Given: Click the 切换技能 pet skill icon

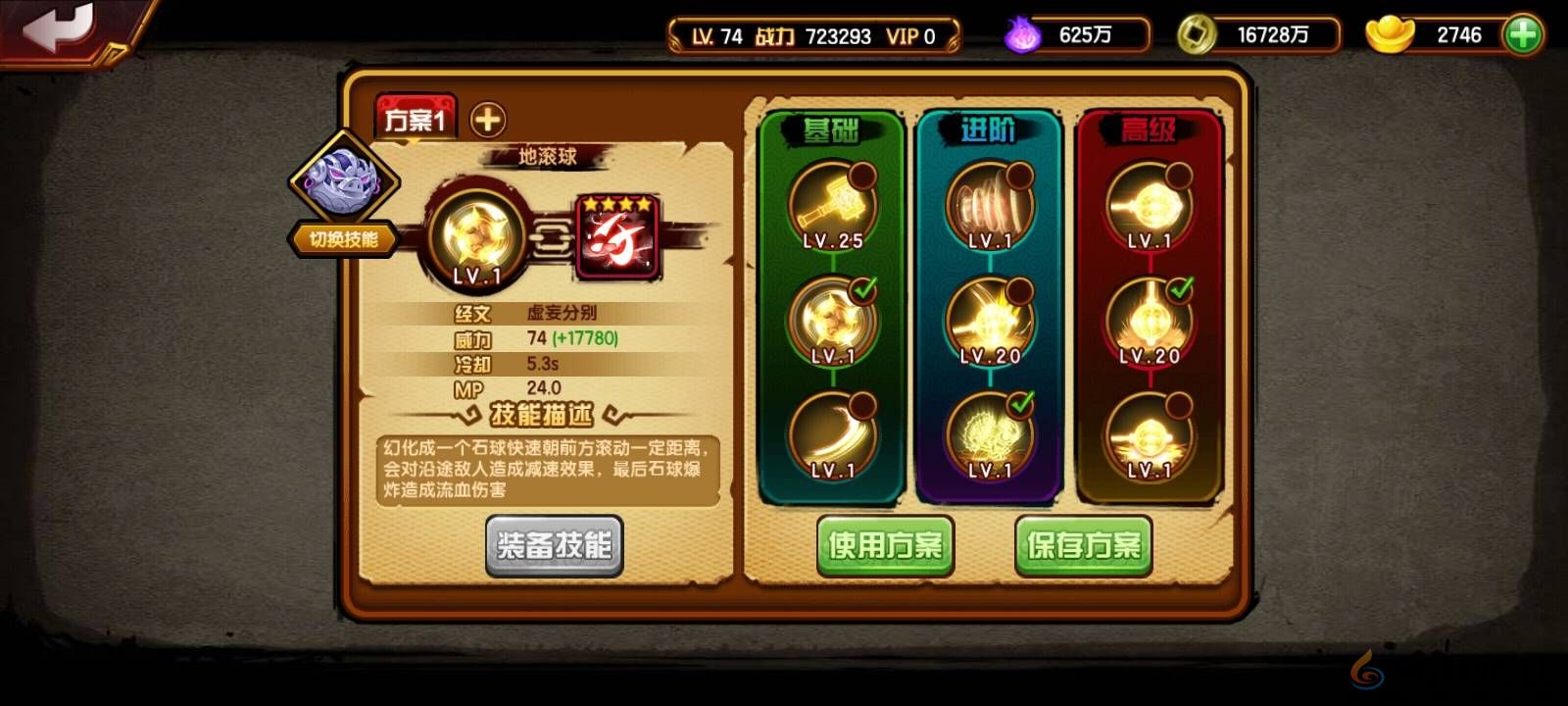Looking at the screenshot, I should pyautogui.click(x=343, y=191).
